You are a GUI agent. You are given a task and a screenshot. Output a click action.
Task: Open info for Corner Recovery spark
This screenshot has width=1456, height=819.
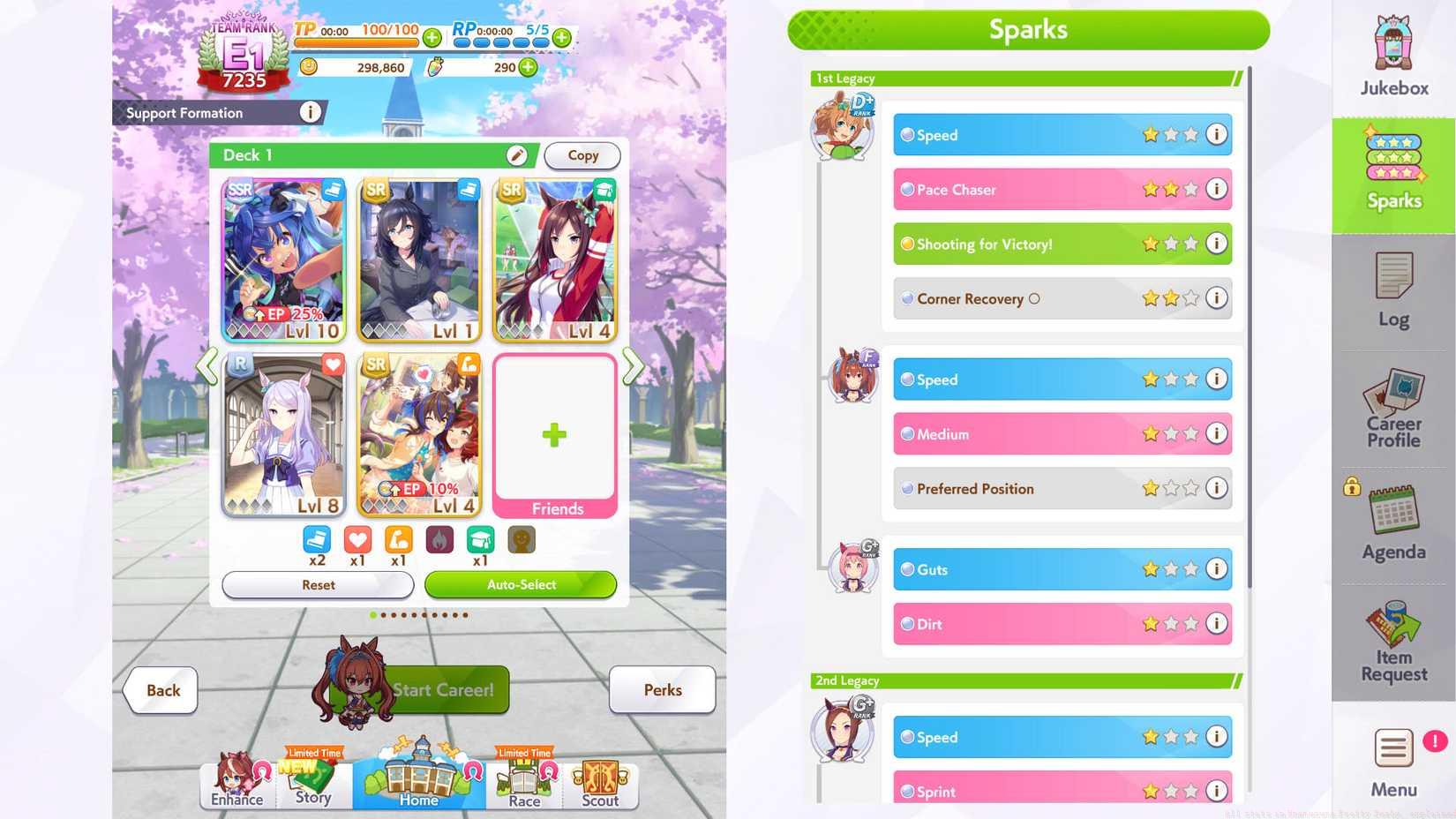(x=1217, y=298)
